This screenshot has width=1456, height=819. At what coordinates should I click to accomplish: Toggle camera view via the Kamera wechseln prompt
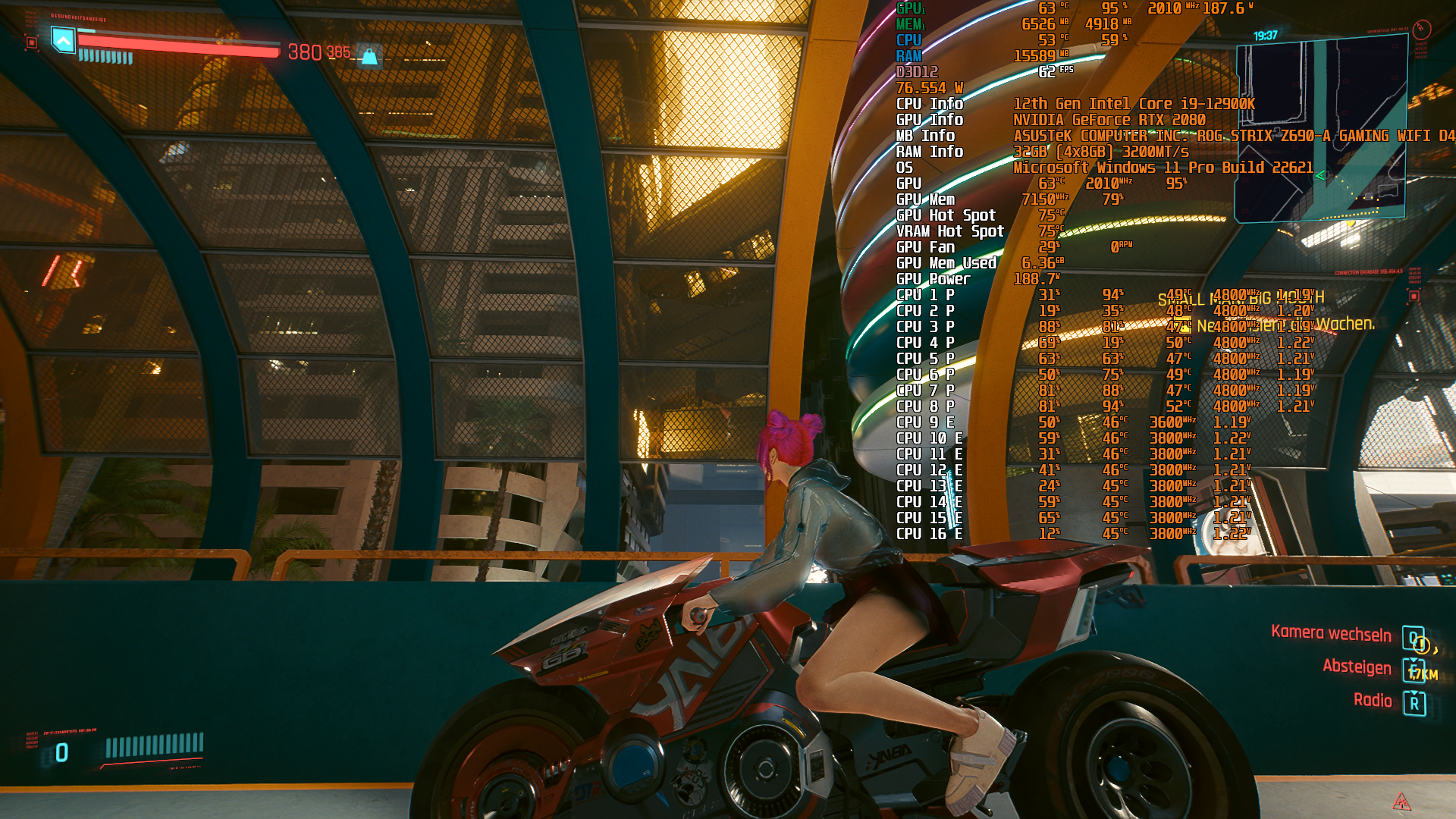pos(1414,638)
